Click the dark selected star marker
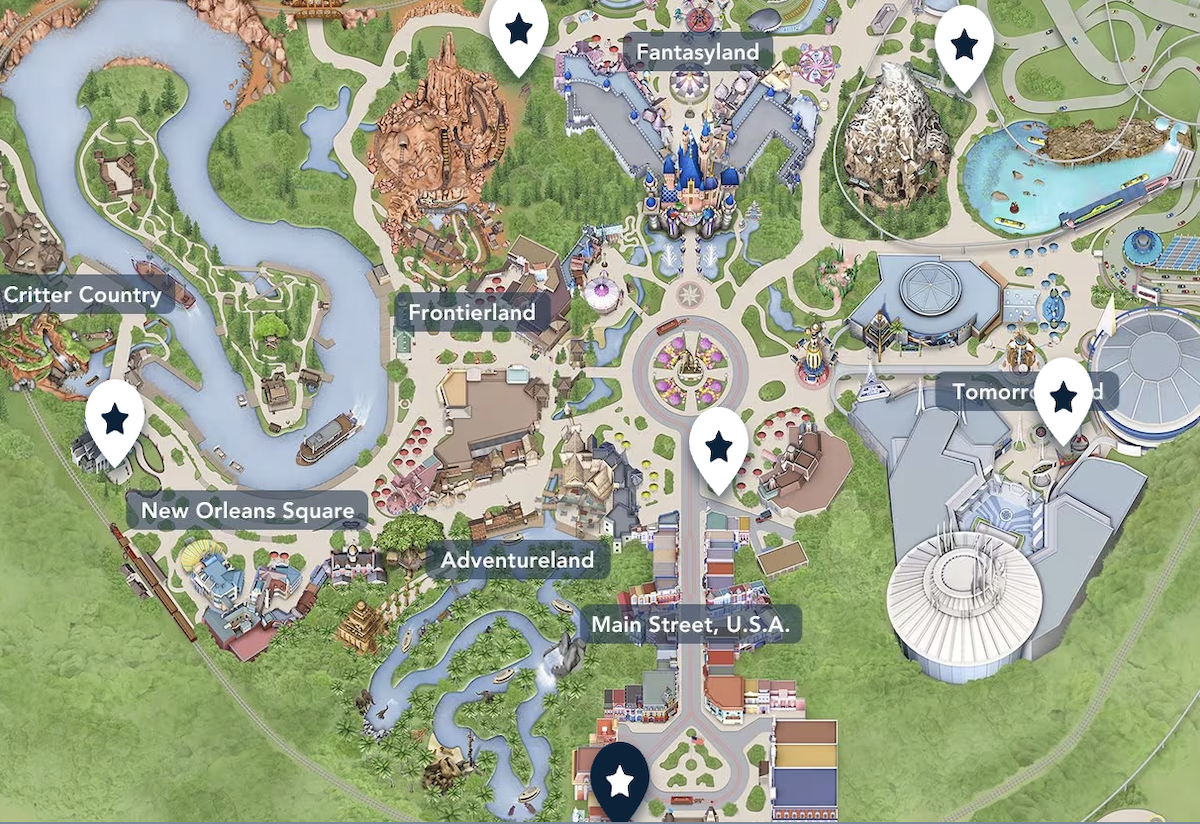Viewport: 1200px width, 824px height. point(620,781)
